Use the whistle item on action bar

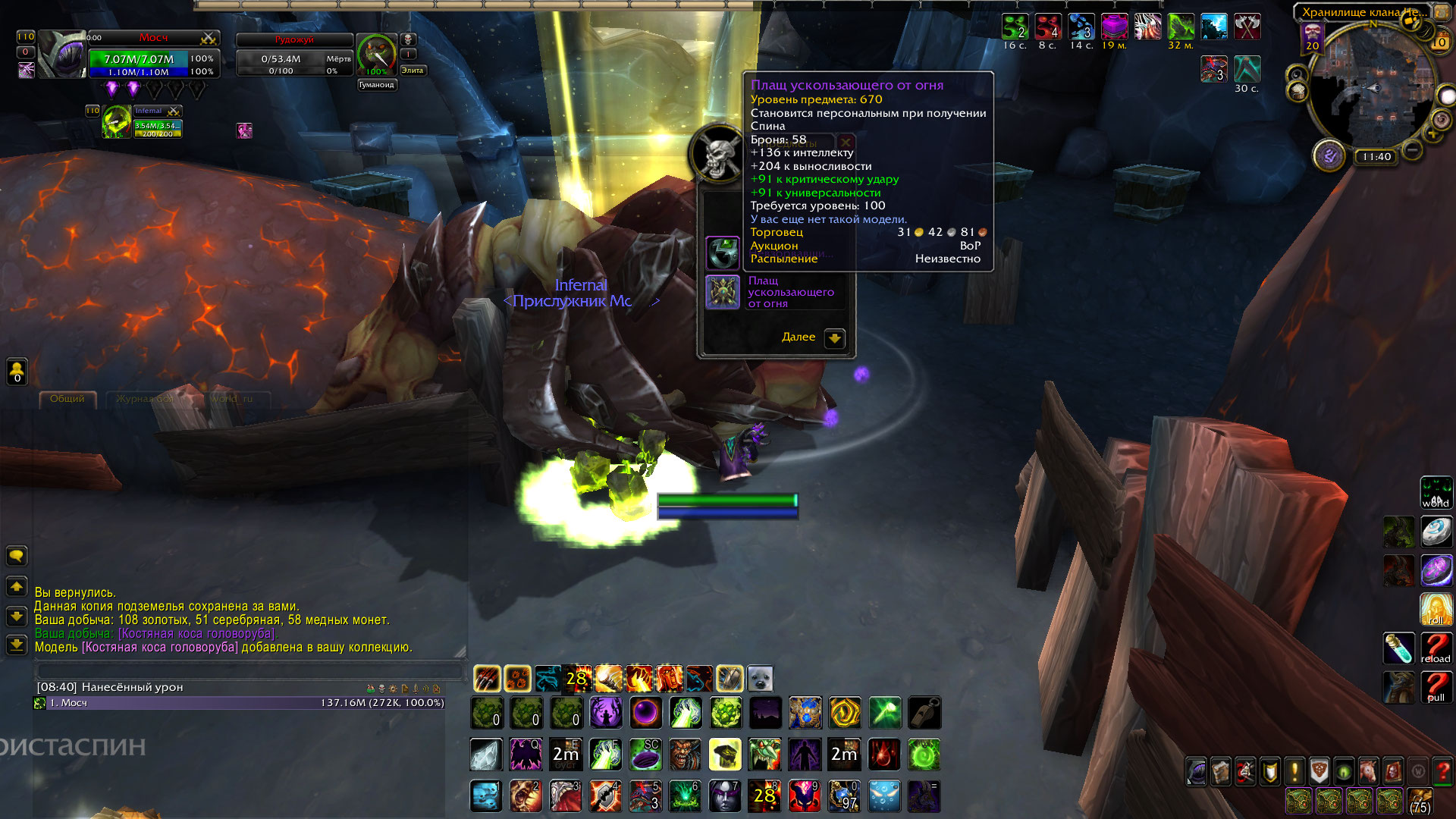[924, 713]
